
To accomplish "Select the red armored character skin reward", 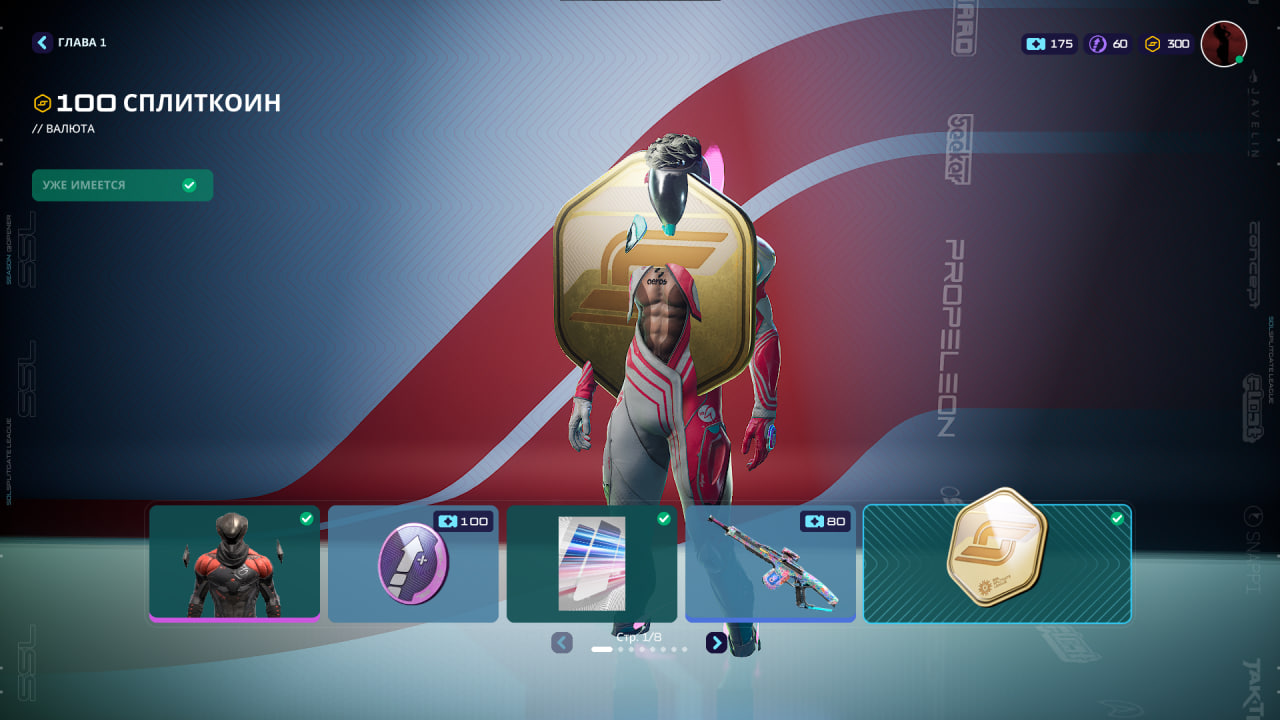I will [x=235, y=563].
